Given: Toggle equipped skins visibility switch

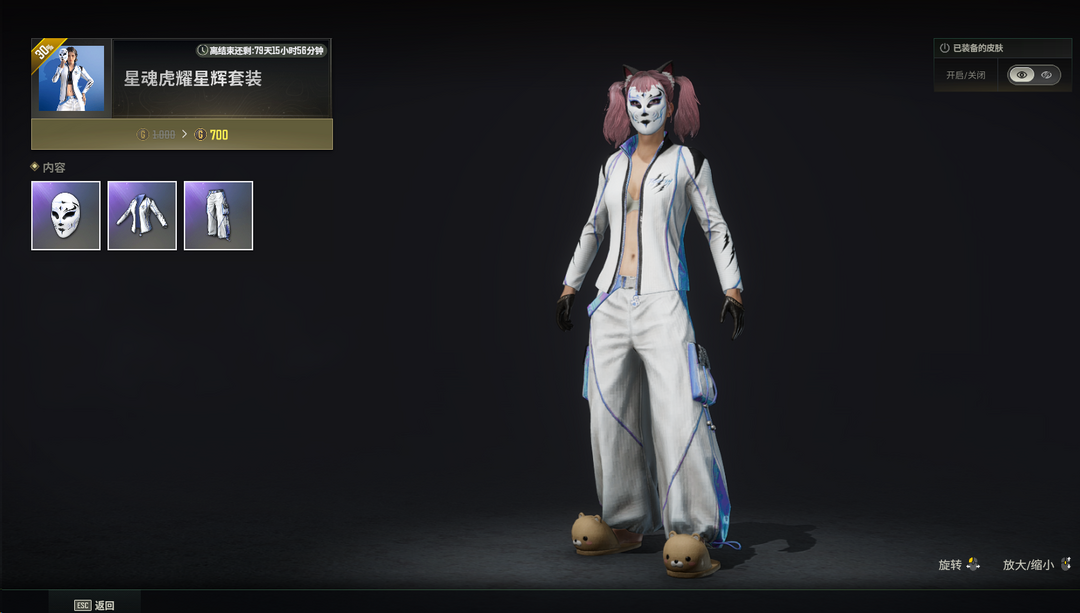Looking at the screenshot, I should tap(1034, 75).
